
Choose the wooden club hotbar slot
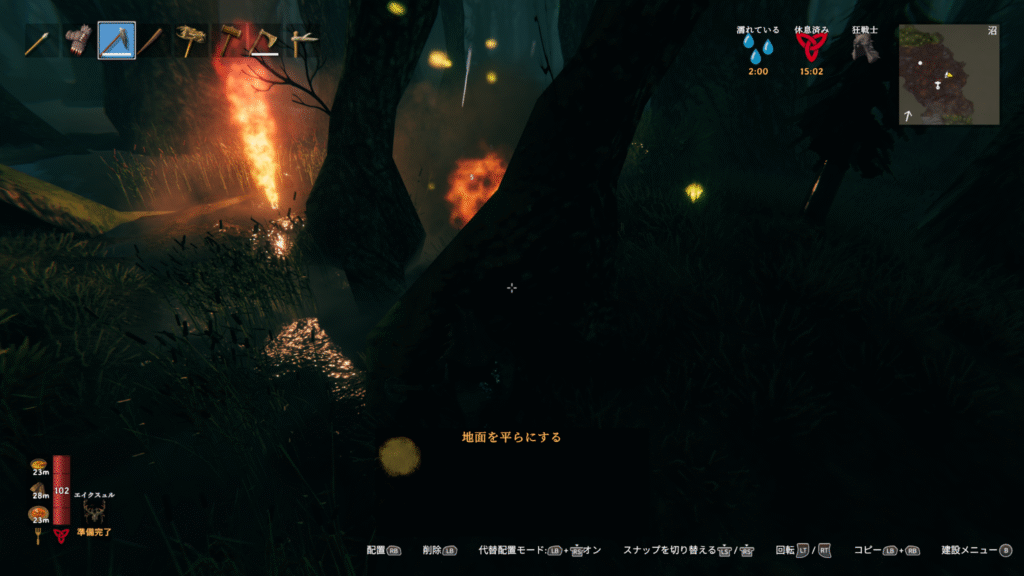[x=153, y=42]
